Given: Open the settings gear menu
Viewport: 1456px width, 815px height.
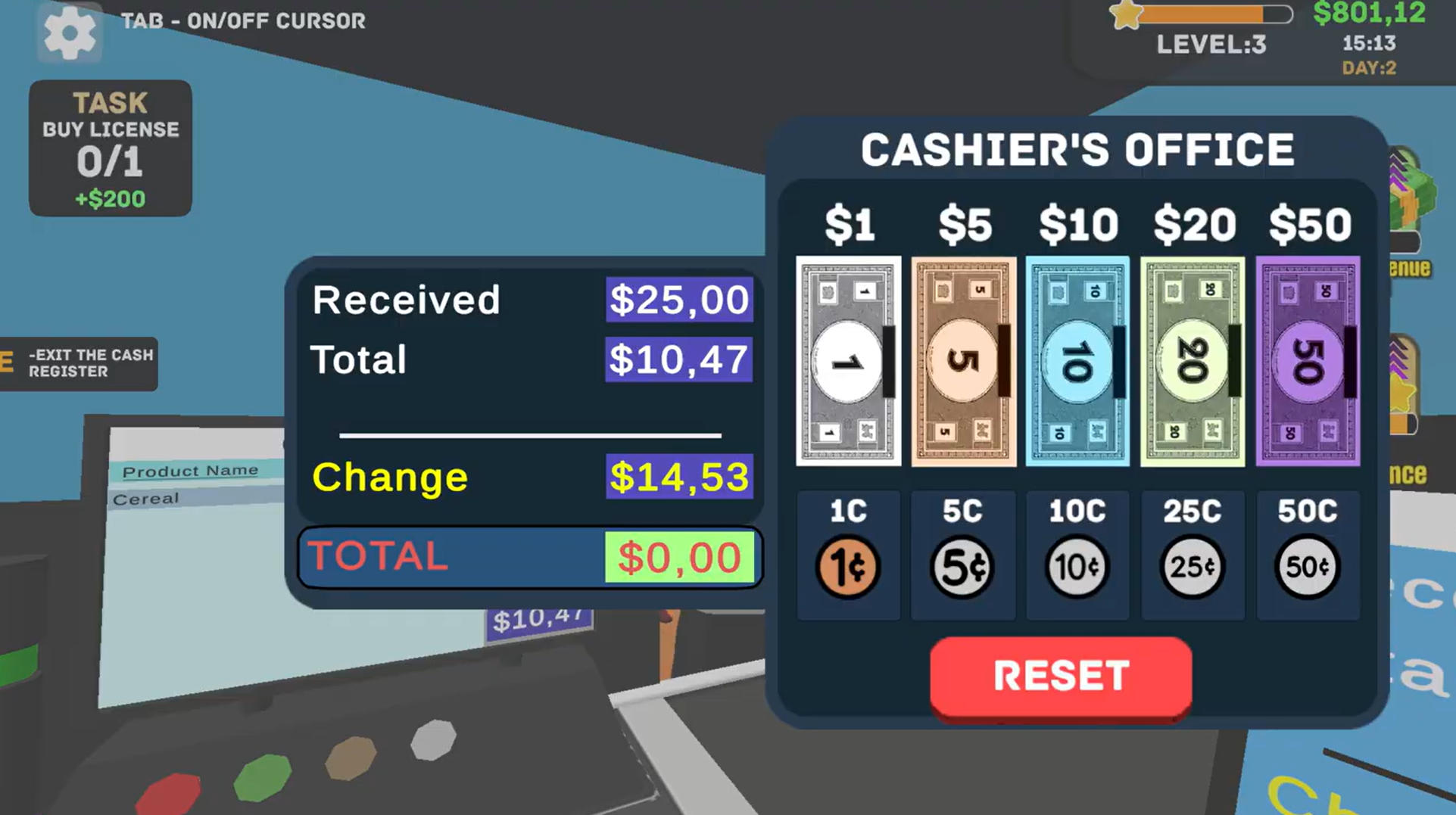Looking at the screenshot, I should pos(70,34).
